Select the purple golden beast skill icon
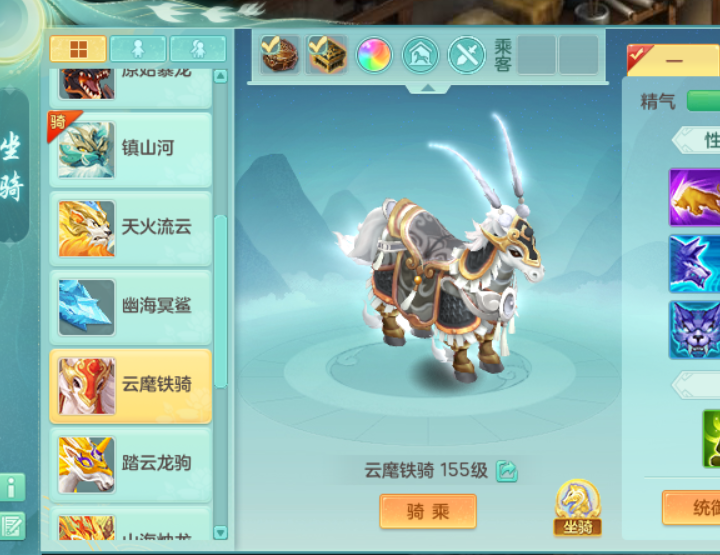The height and width of the screenshot is (555, 720). [695, 197]
